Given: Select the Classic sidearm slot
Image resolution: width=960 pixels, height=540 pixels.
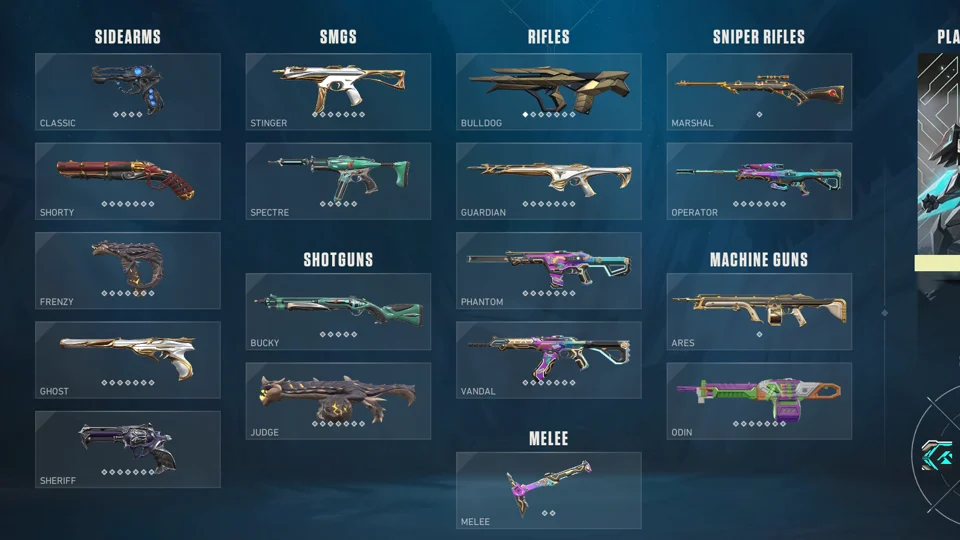Looking at the screenshot, I should click(x=128, y=92).
